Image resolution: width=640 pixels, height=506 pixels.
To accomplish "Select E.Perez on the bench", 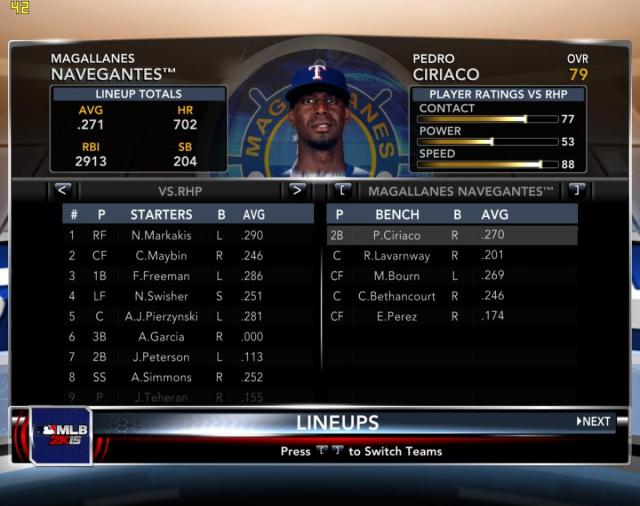I will [396, 316].
